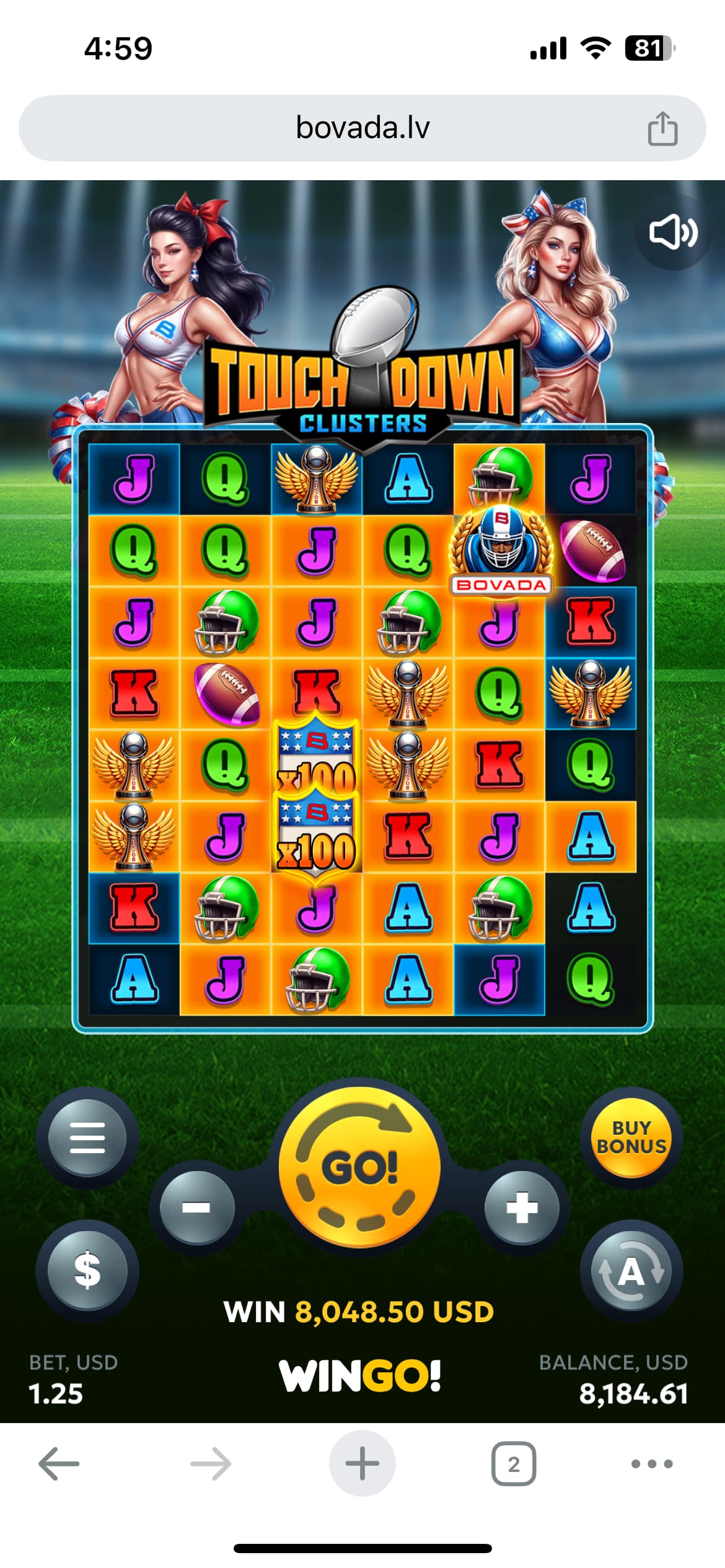Open a new browser tab
This screenshot has height=1568, width=725.
362,1464
